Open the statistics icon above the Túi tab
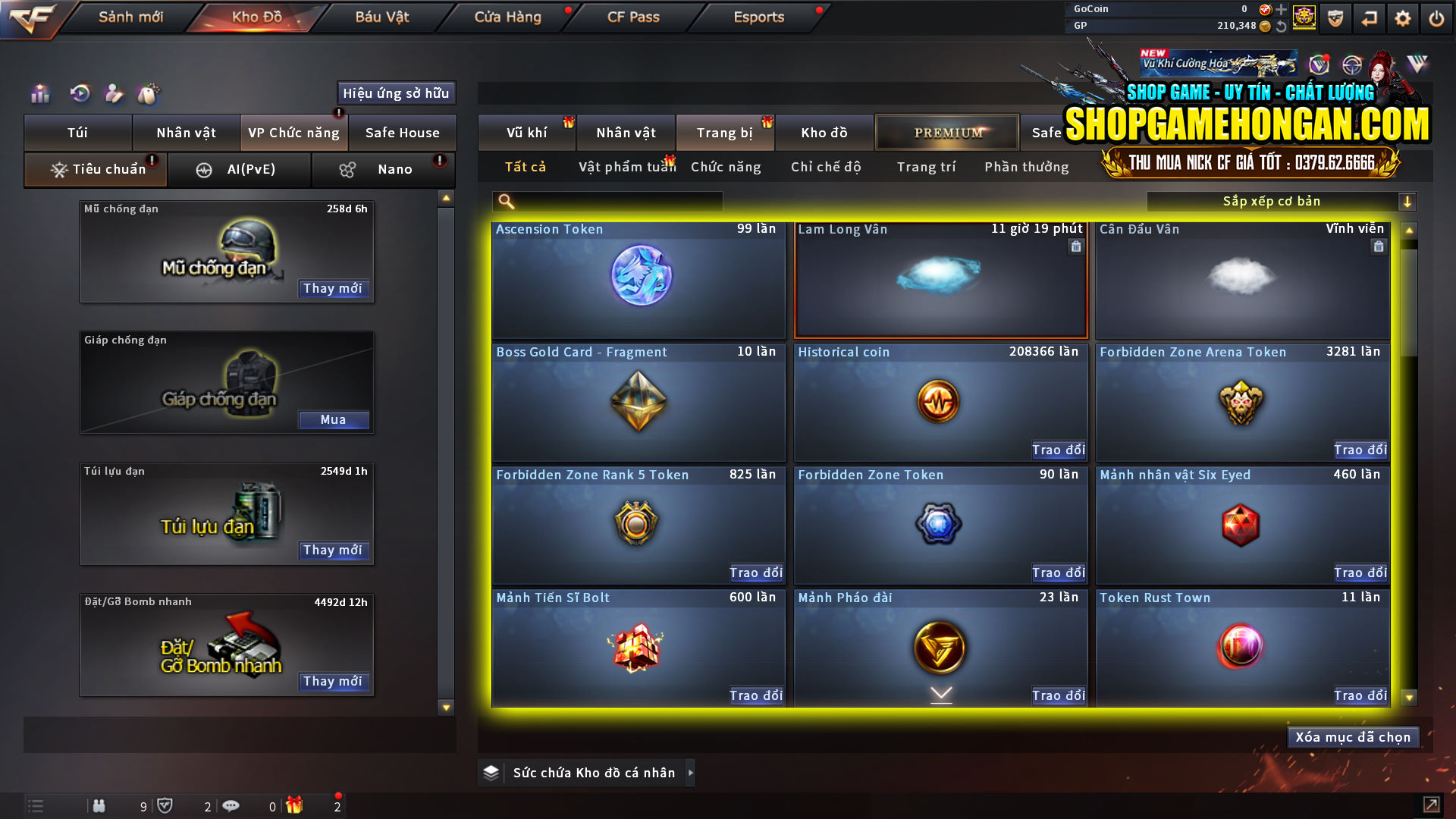Image resolution: width=1456 pixels, height=819 pixels. tap(39, 93)
